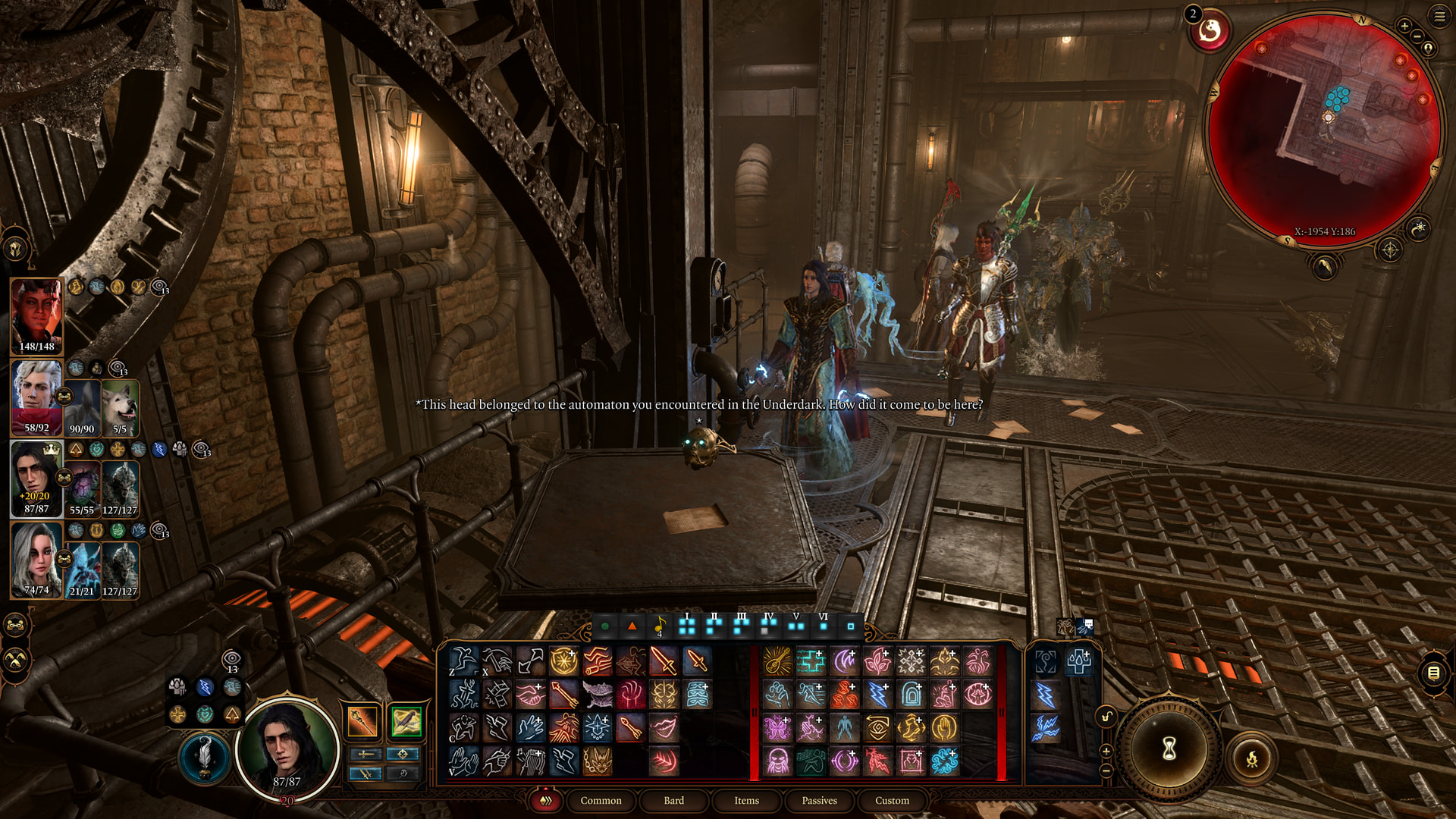The image size is (1456, 819).
Task: Select the red tiefling party portrait
Action: (x=36, y=316)
